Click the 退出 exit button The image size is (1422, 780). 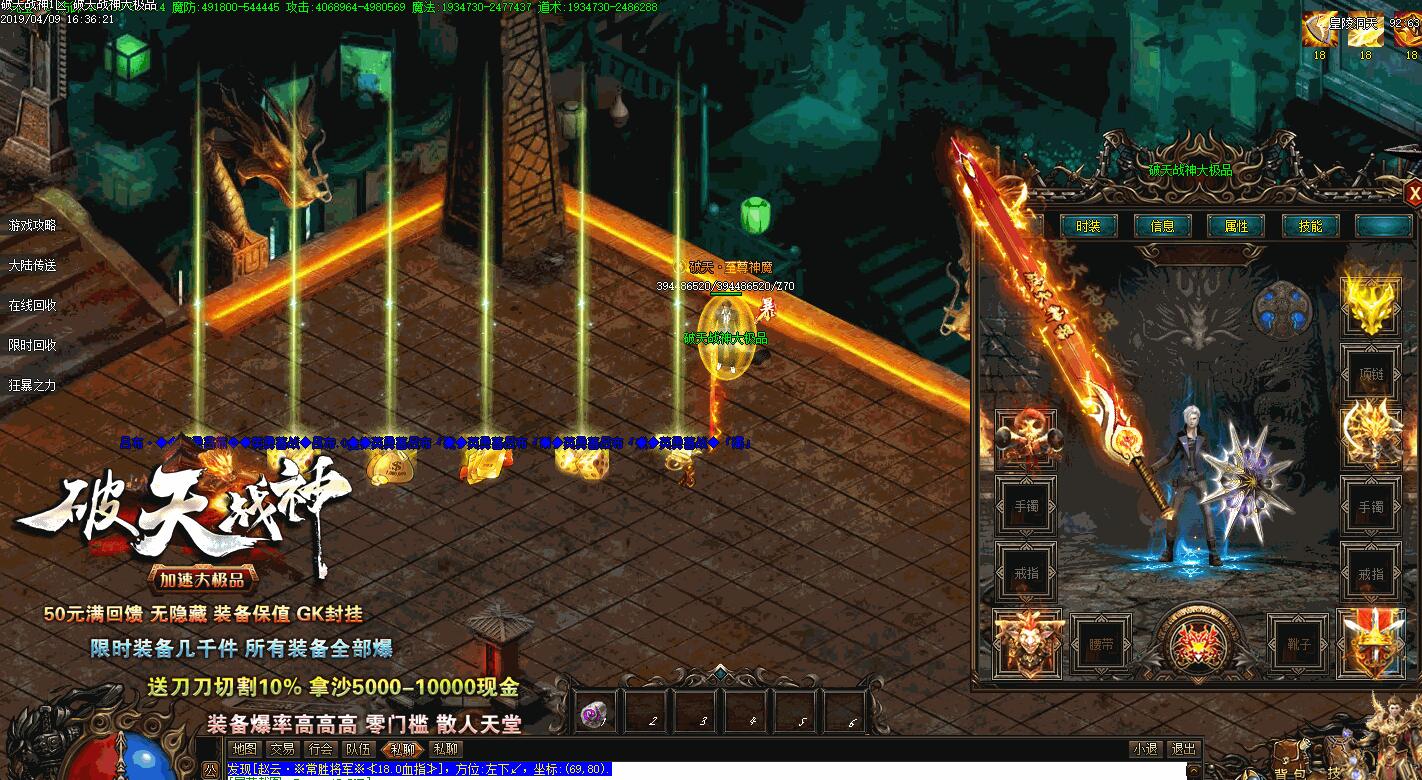click(x=1183, y=748)
